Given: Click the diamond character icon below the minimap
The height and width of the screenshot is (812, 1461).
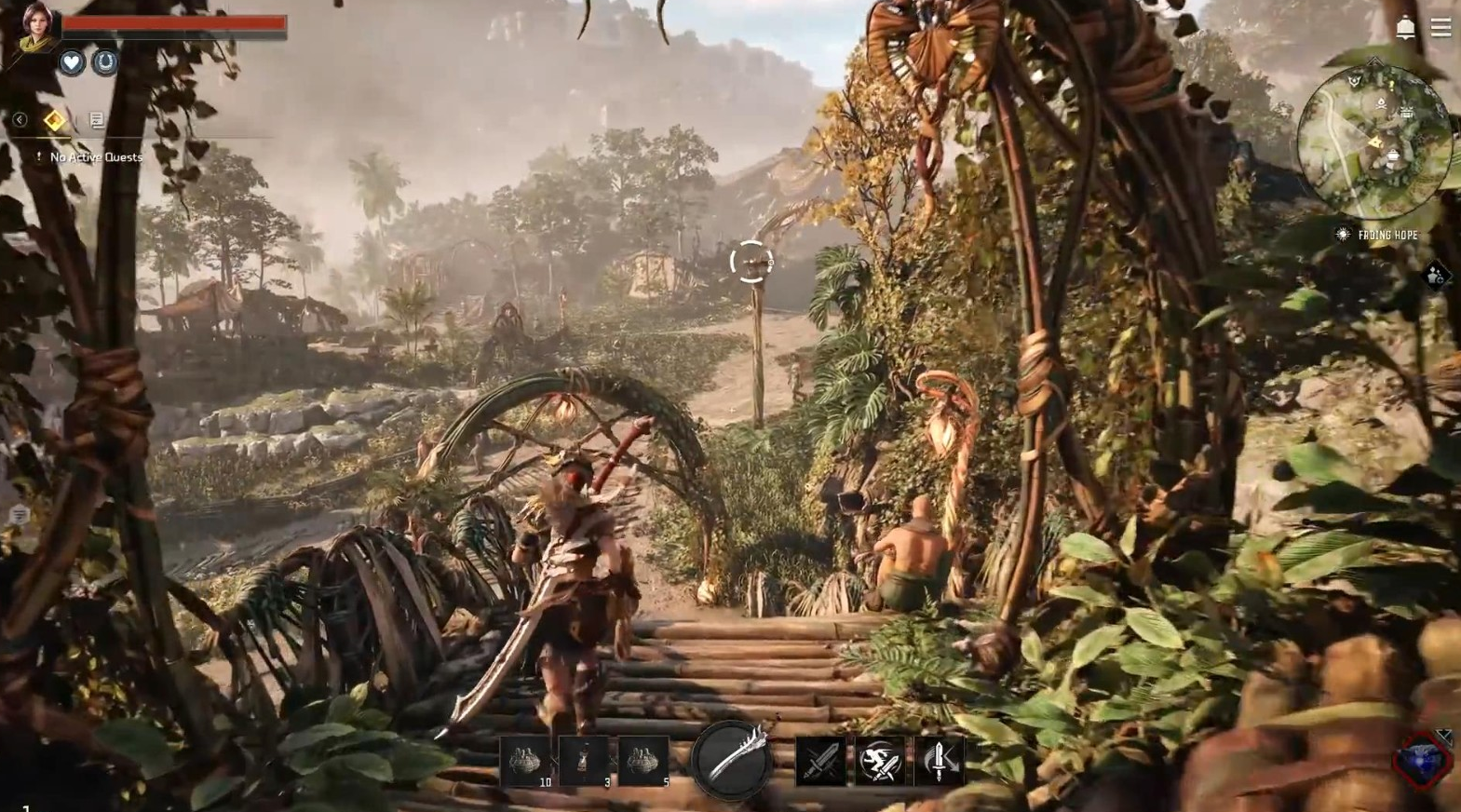Looking at the screenshot, I should (x=1435, y=275).
